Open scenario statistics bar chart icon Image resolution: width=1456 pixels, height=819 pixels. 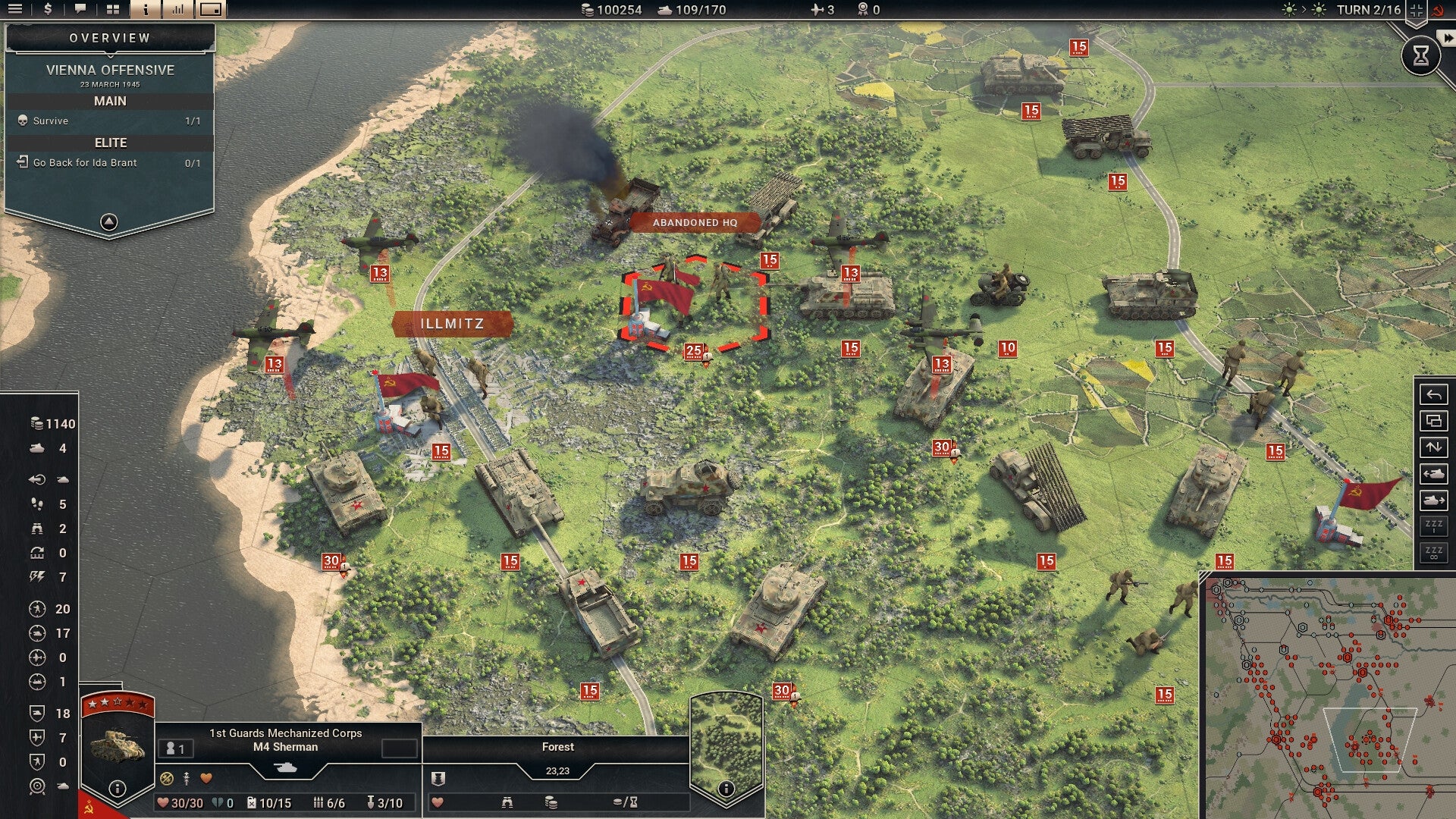point(177,10)
